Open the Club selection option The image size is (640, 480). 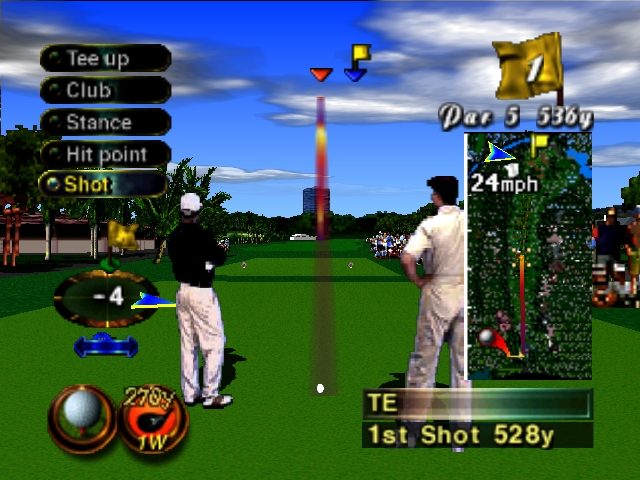(x=104, y=90)
